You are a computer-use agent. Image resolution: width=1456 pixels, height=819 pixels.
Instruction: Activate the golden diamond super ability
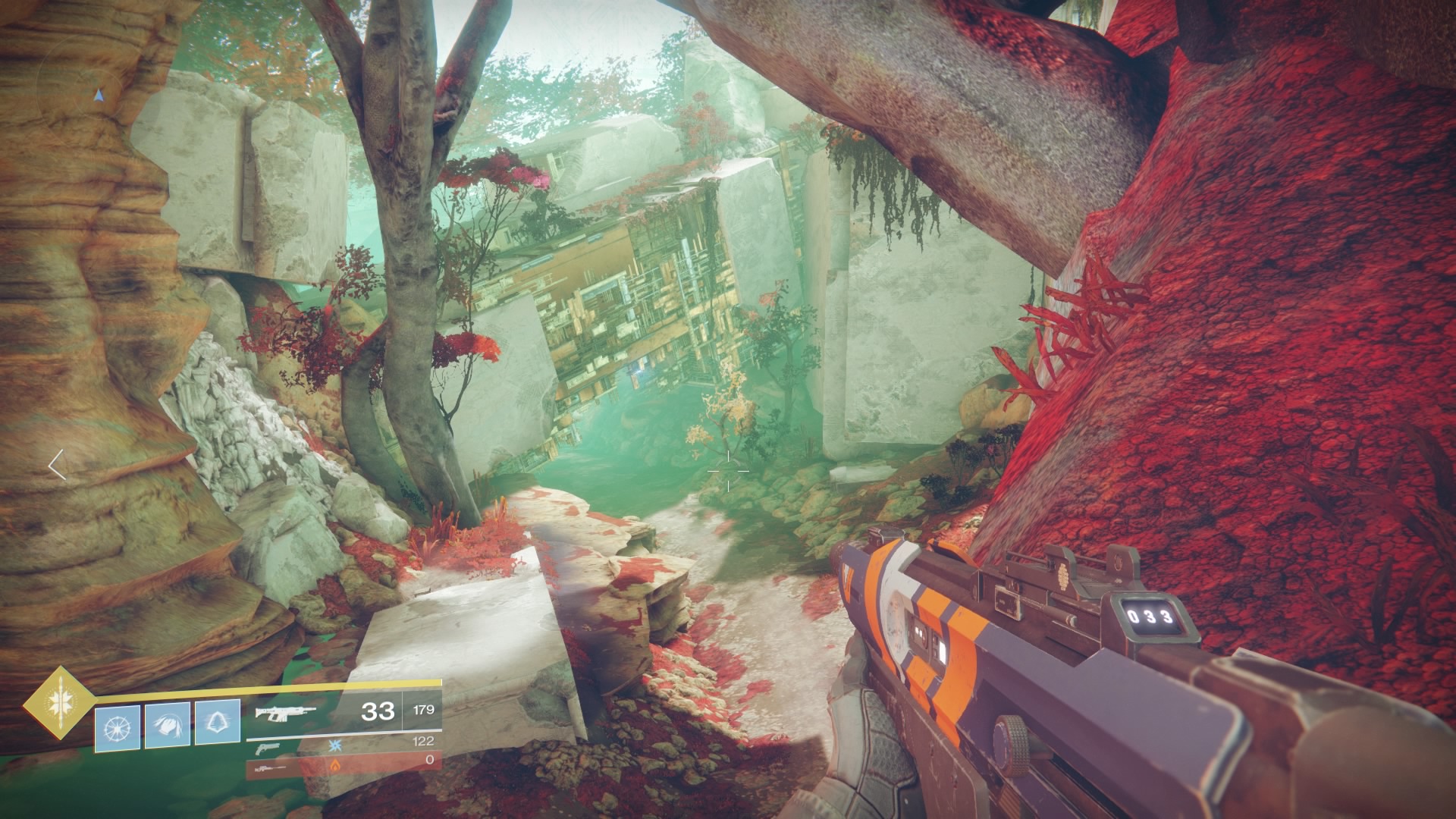tap(58, 702)
